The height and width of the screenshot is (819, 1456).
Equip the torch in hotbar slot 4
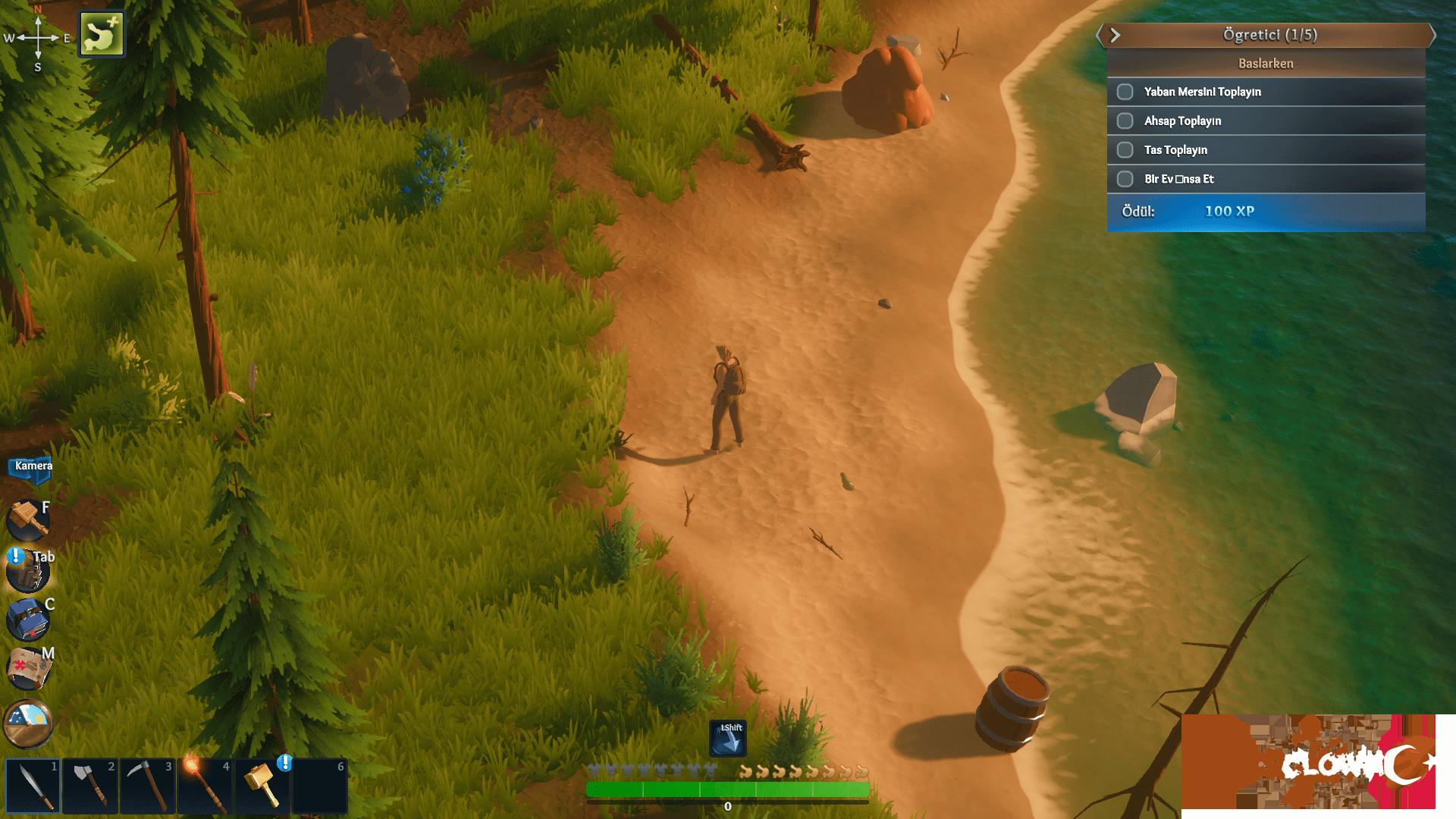(x=204, y=785)
